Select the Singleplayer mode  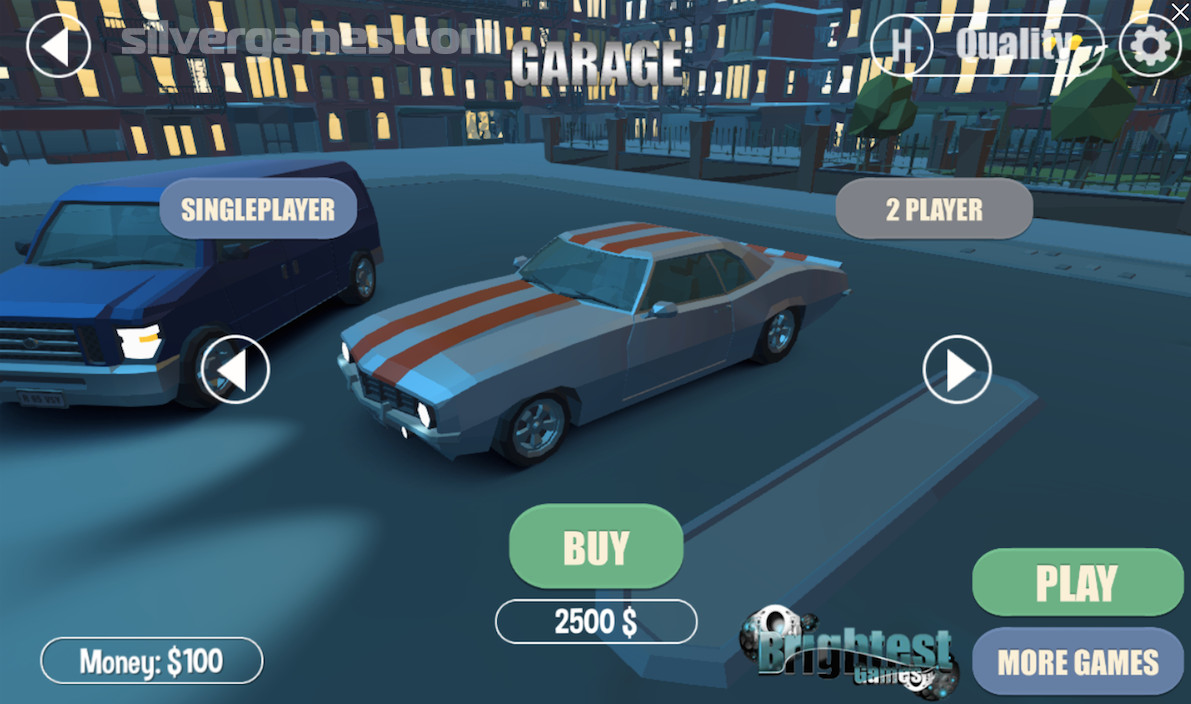coord(258,209)
